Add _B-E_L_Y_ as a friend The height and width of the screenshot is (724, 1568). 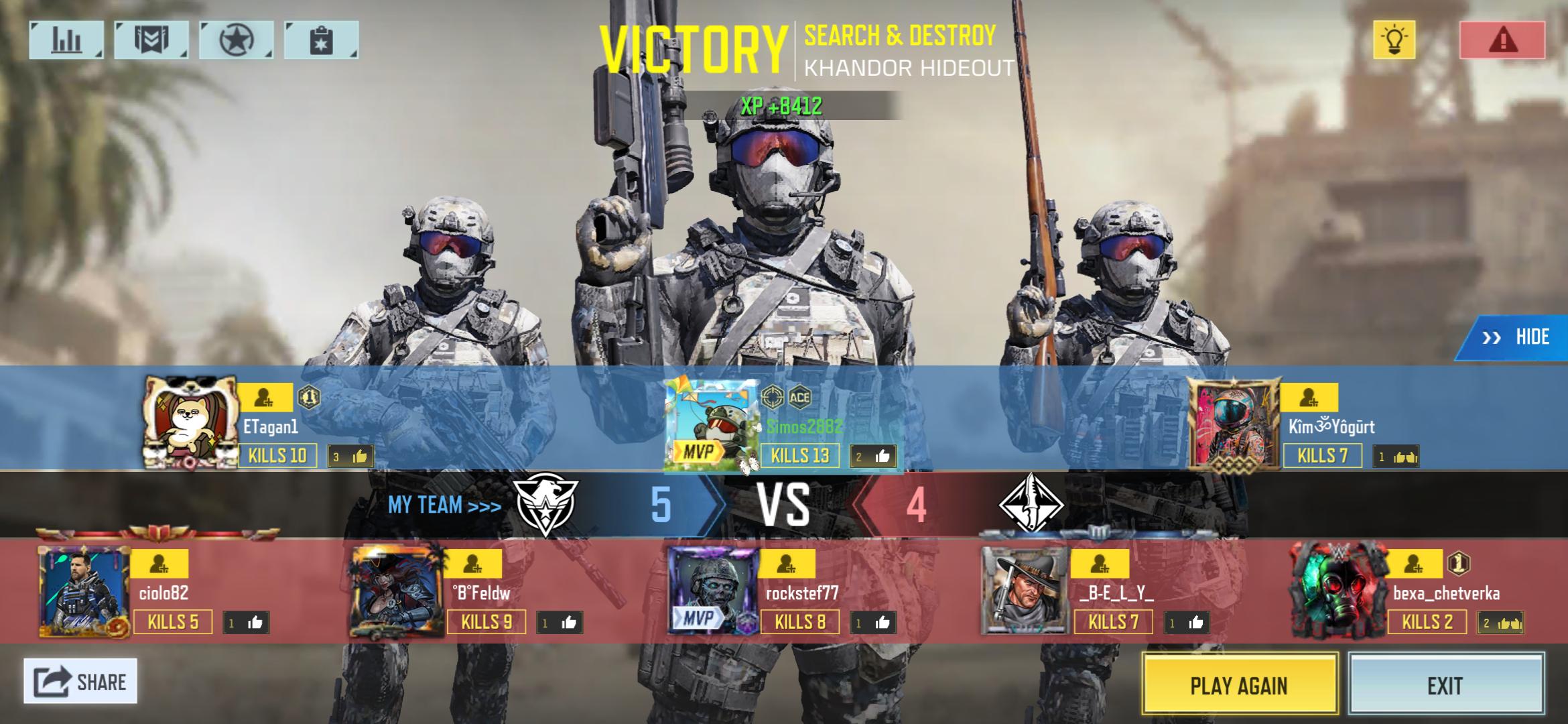[1100, 564]
